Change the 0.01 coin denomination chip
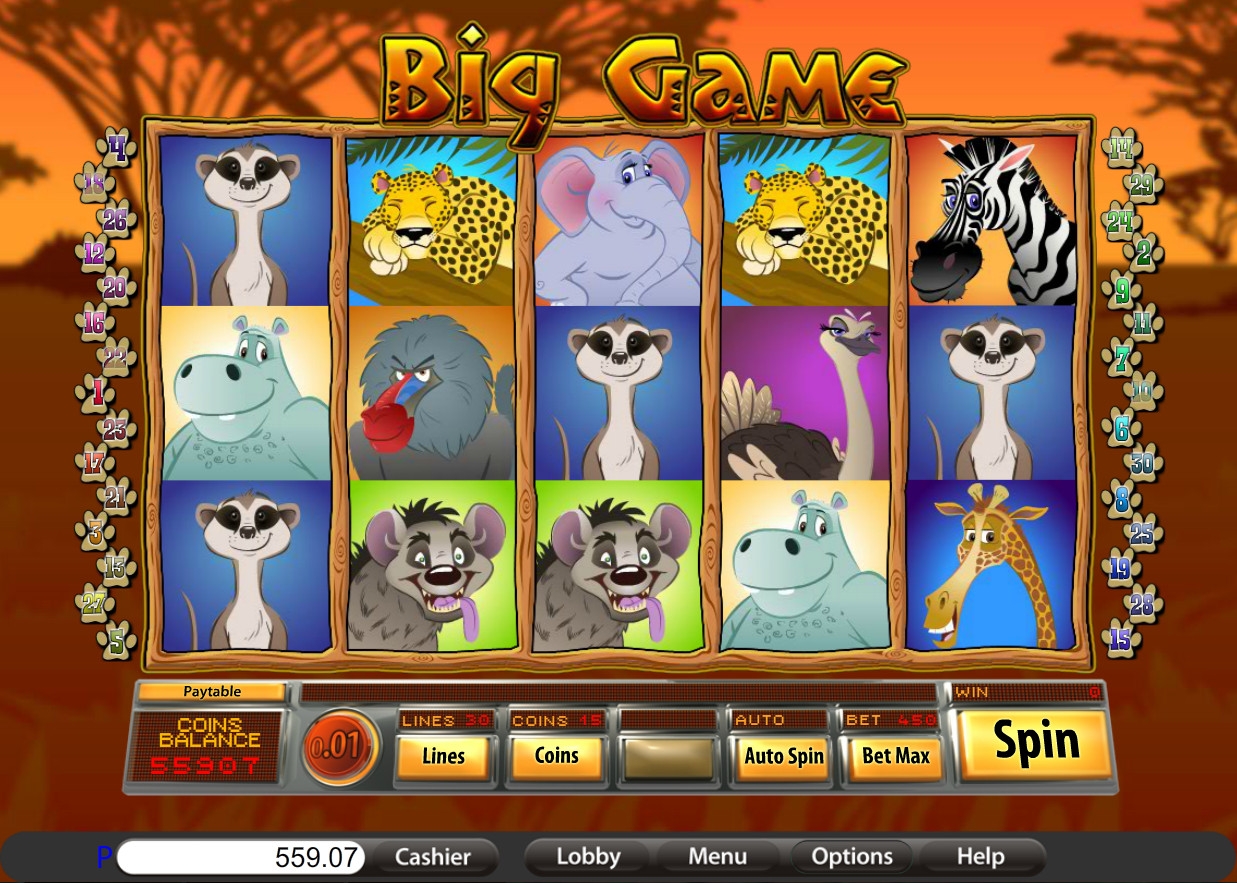Screen dimensions: 1237x883 coord(340,747)
